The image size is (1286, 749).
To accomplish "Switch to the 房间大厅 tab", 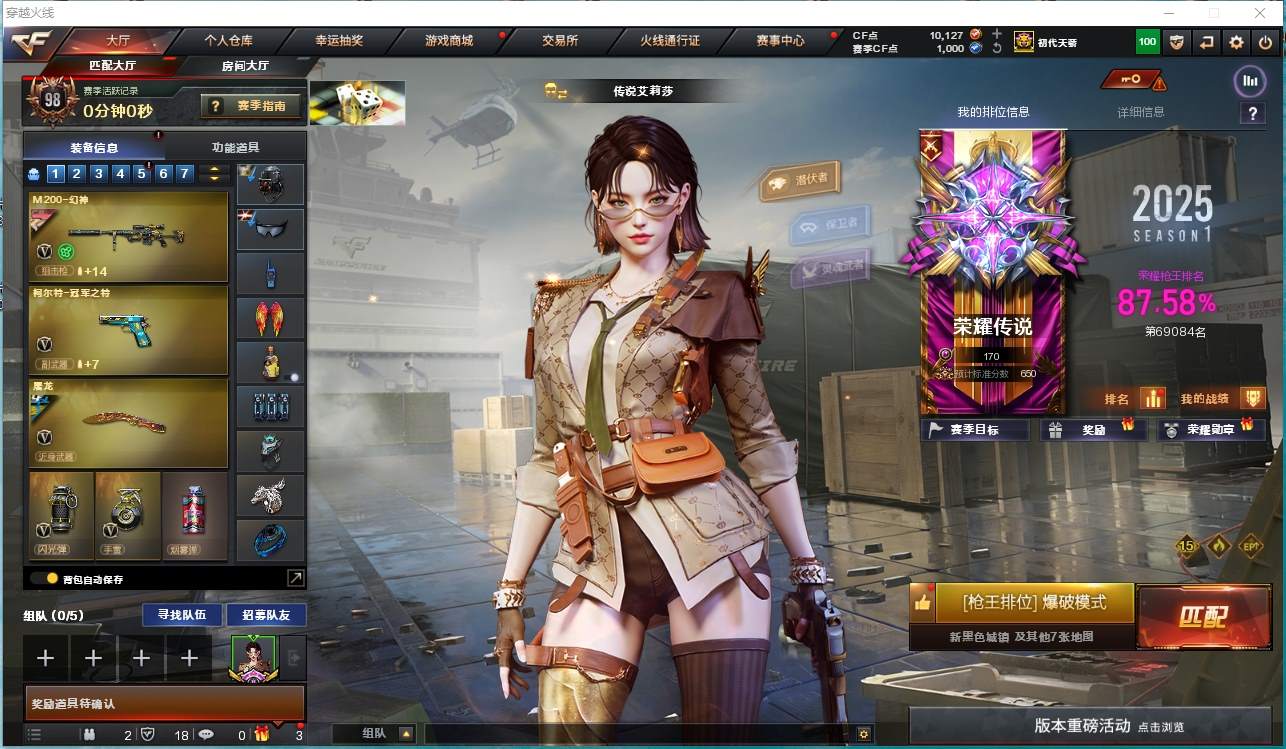I will tap(245, 66).
